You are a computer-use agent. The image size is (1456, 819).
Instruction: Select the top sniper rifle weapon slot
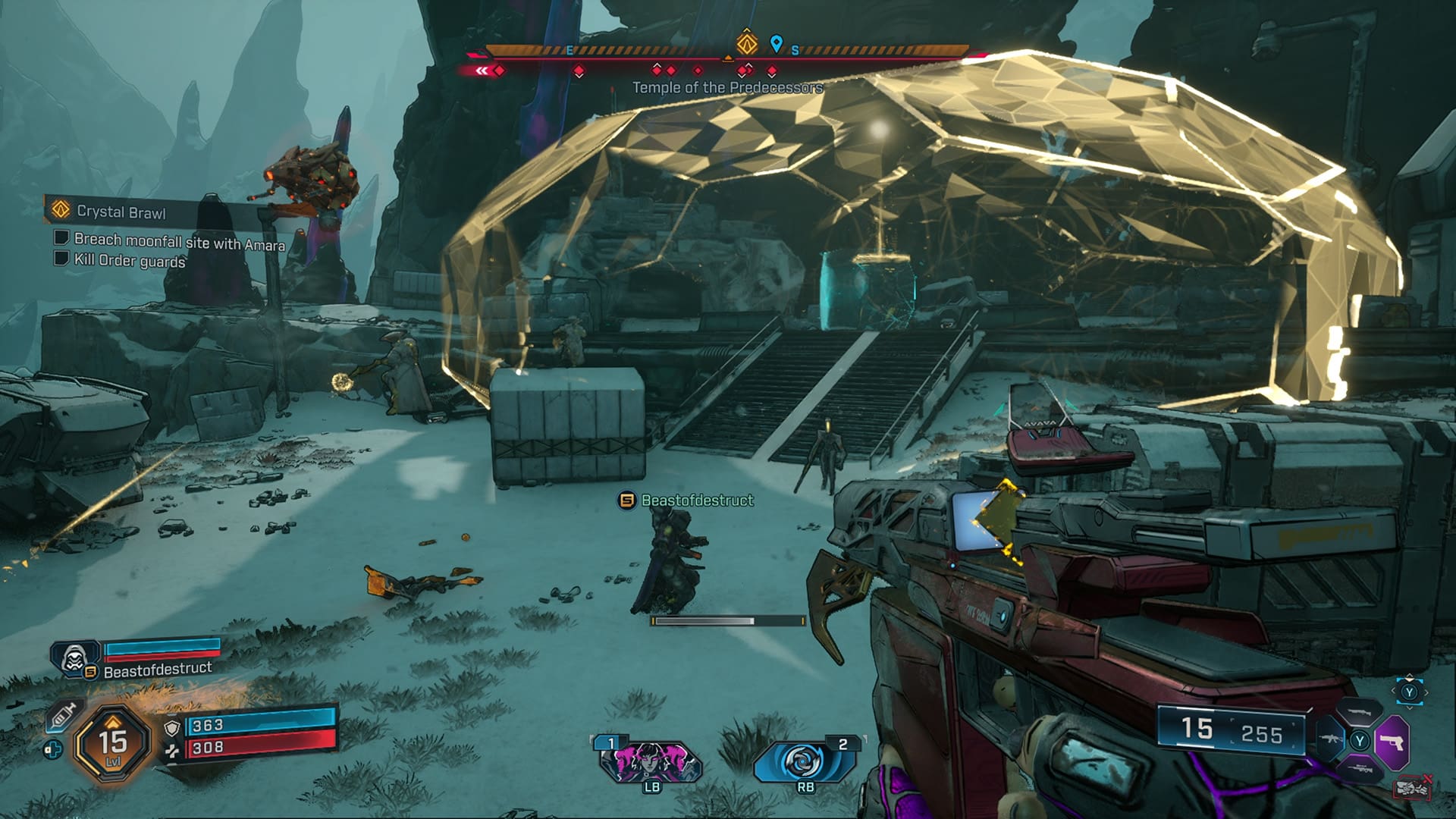point(1360,712)
